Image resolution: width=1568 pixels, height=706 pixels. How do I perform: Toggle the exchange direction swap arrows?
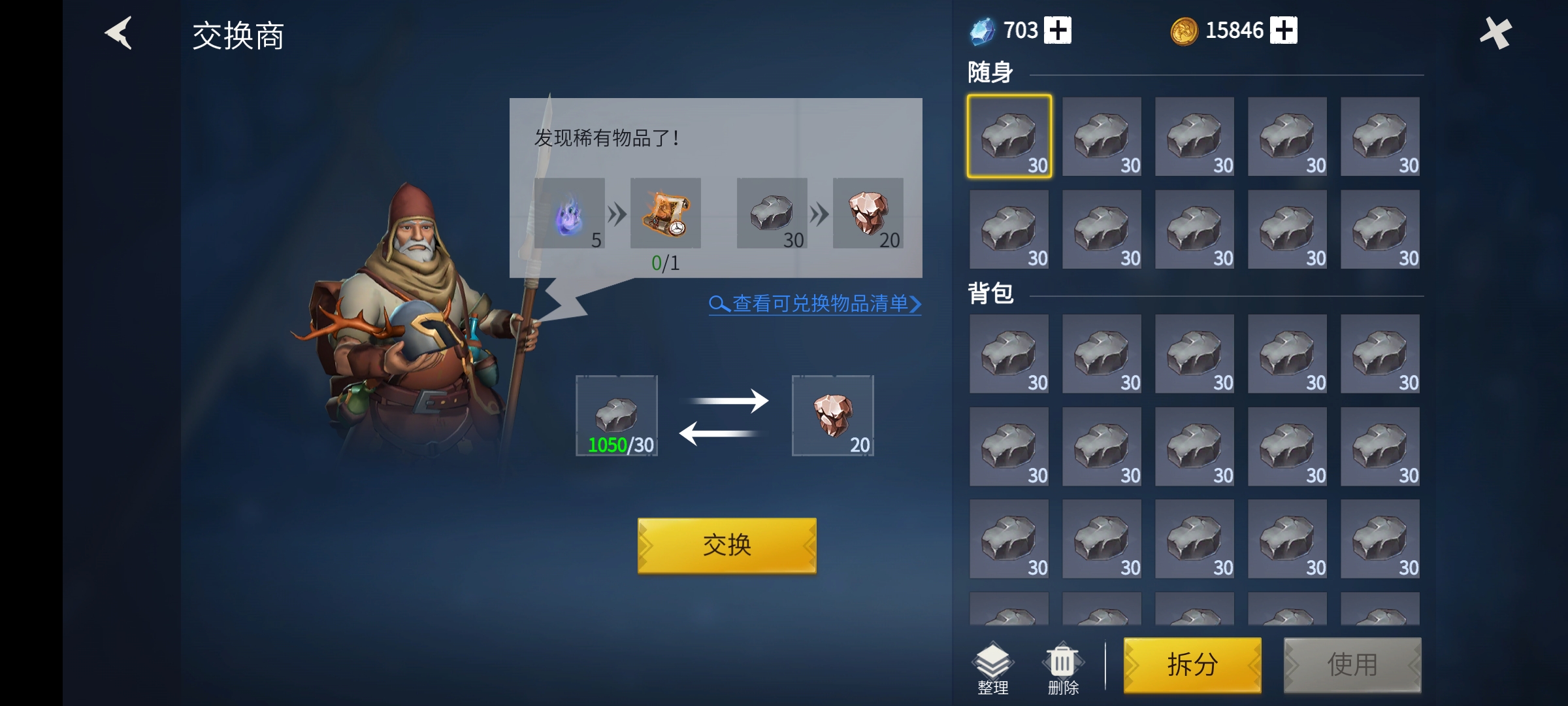pos(724,417)
